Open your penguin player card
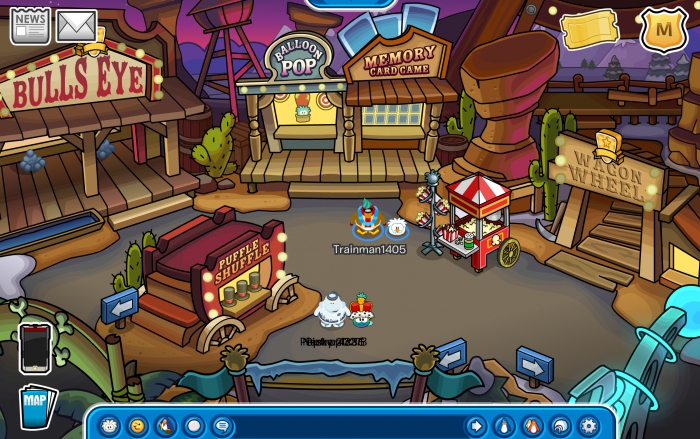Viewport: 700px width, 439px height. pyautogui.click(x=505, y=425)
